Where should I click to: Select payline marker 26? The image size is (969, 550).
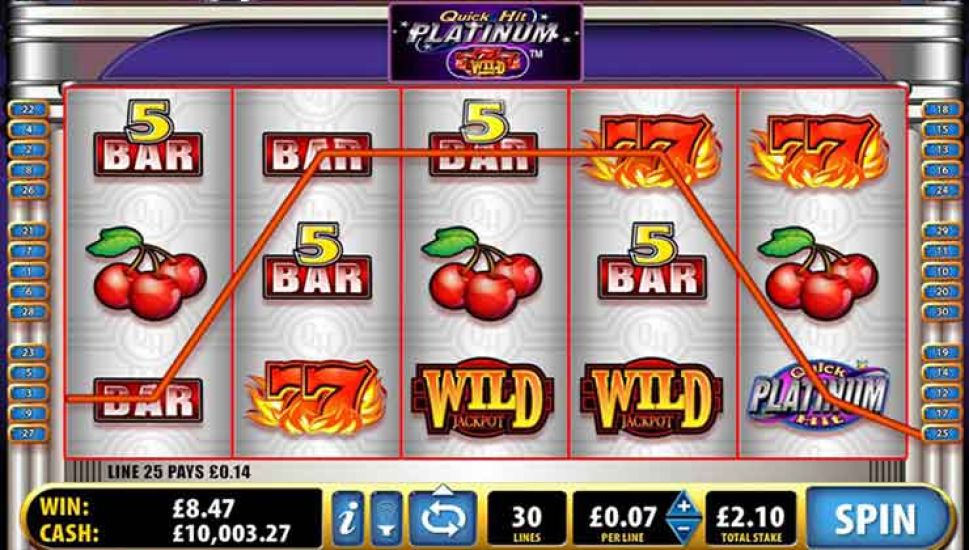27,190
